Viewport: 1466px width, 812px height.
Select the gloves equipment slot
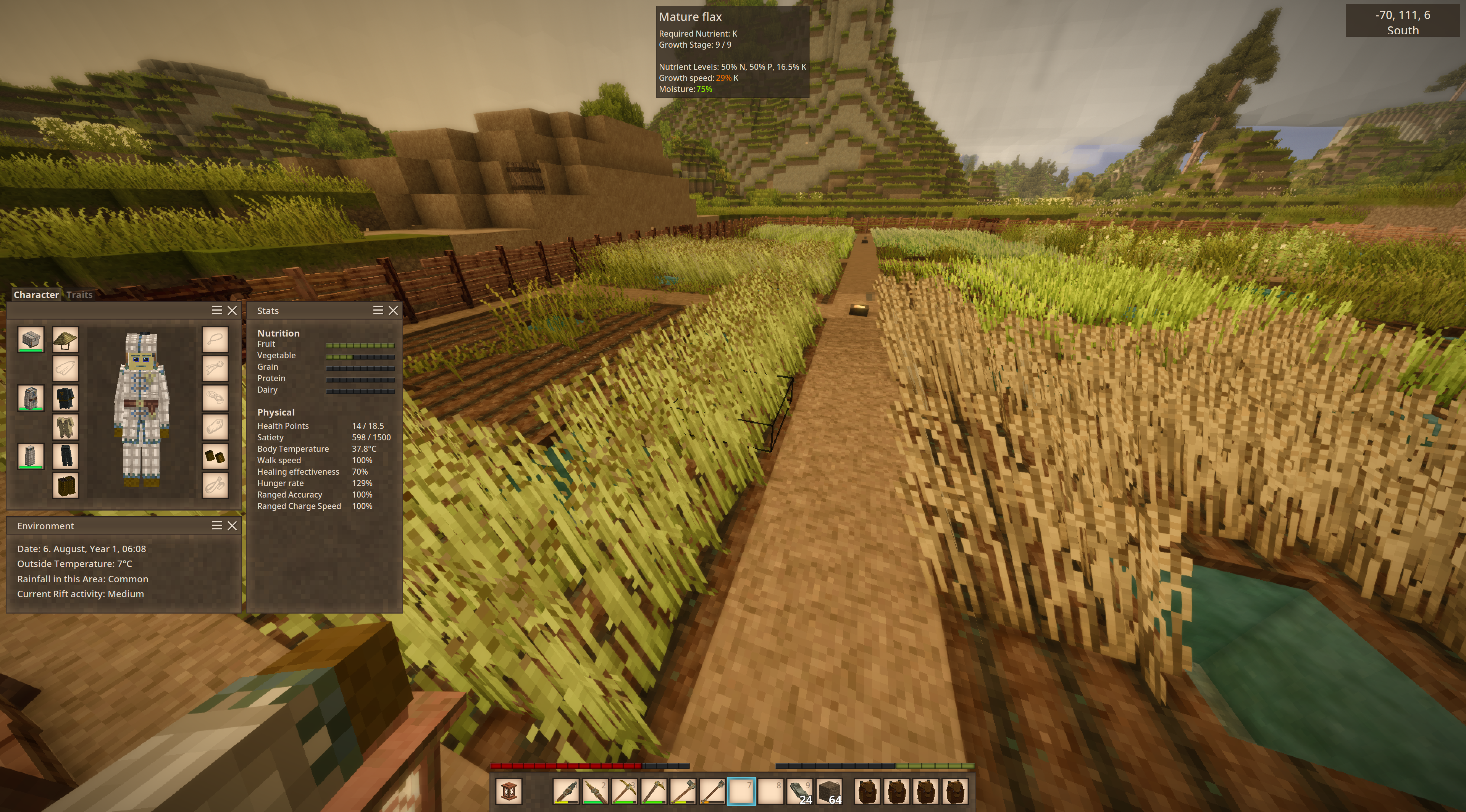[x=215, y=456]
